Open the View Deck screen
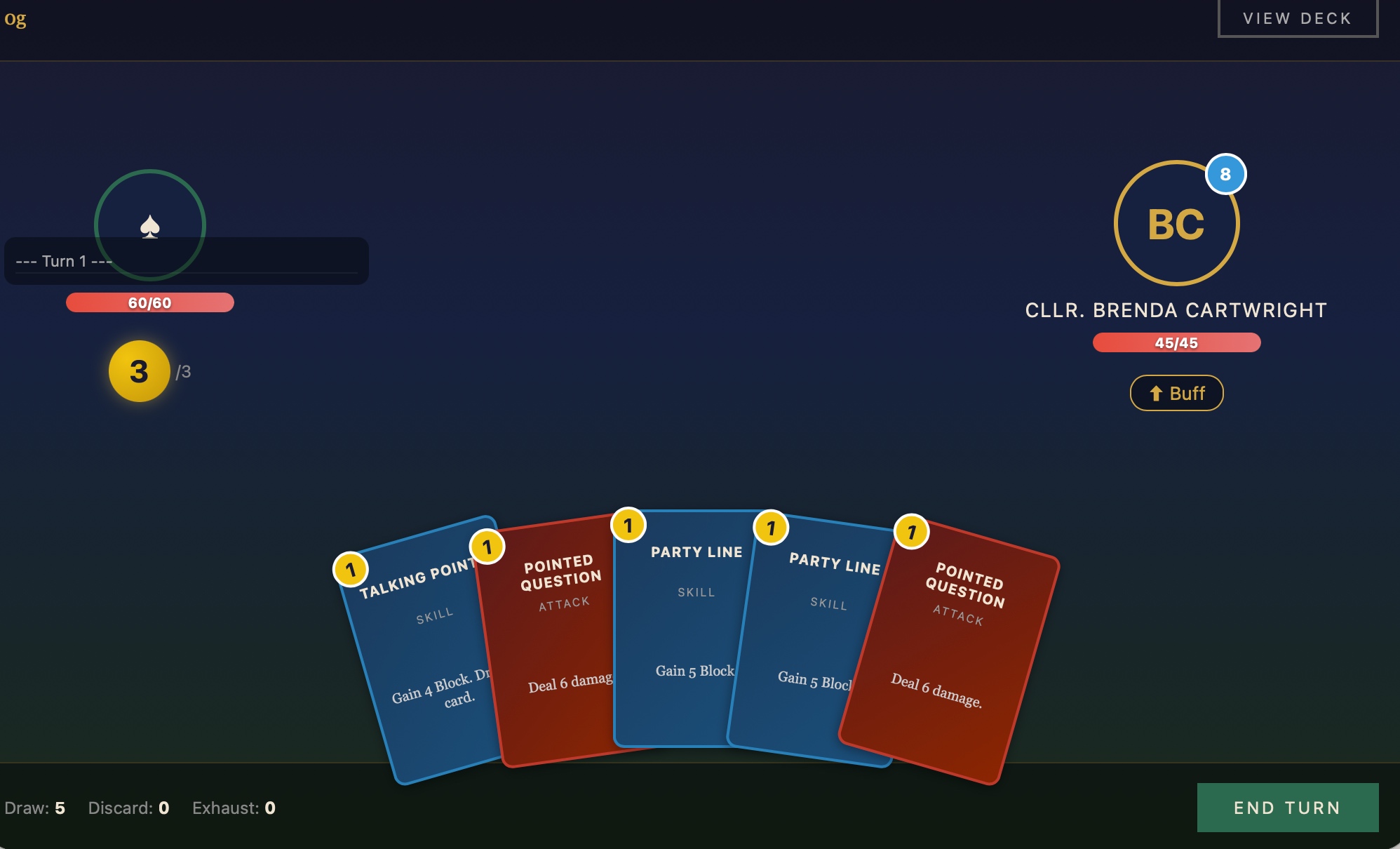 1297,18
